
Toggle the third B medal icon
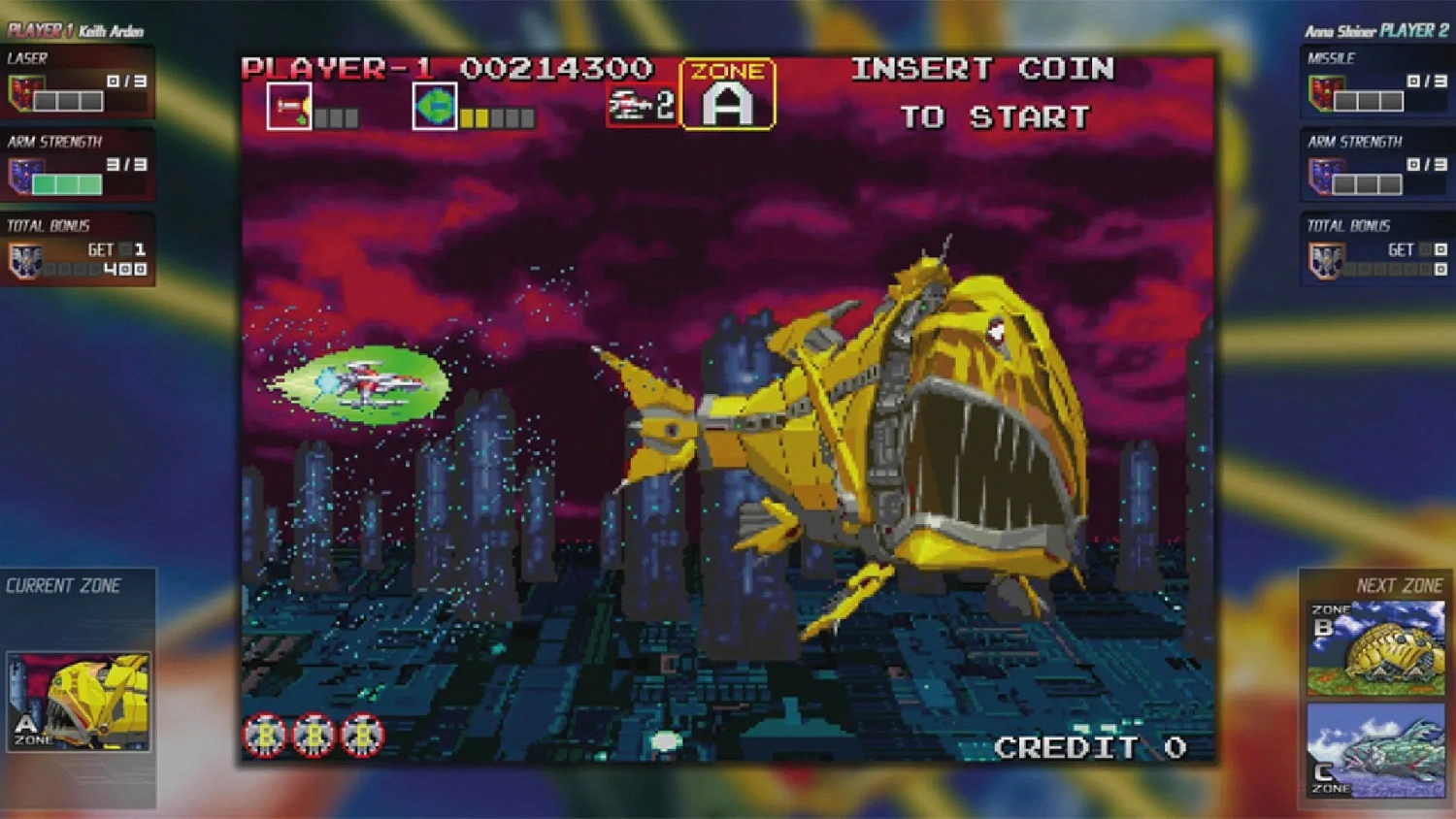[x=362, y=736]
